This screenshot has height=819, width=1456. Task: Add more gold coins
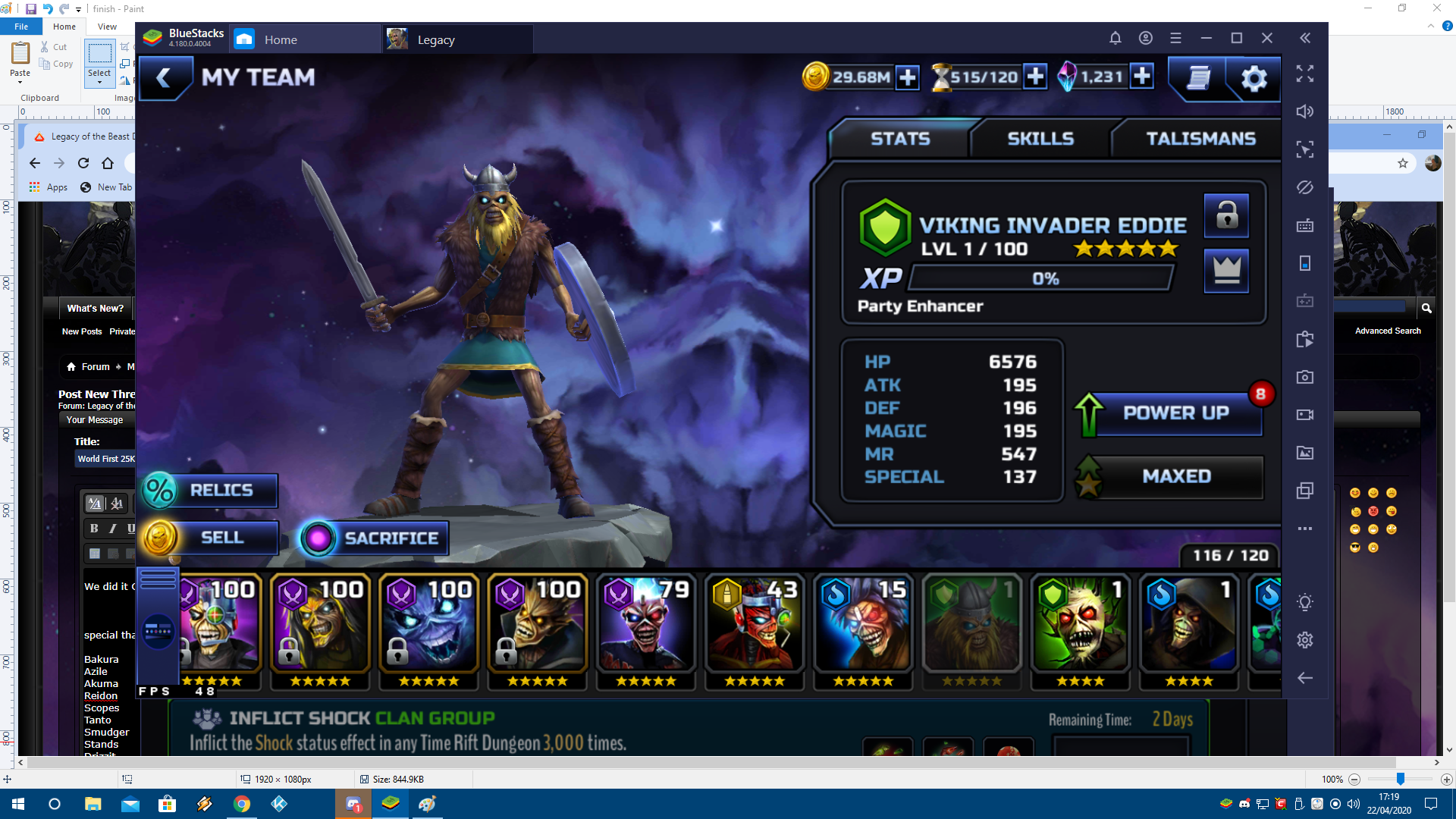click(x=907, y=77)
